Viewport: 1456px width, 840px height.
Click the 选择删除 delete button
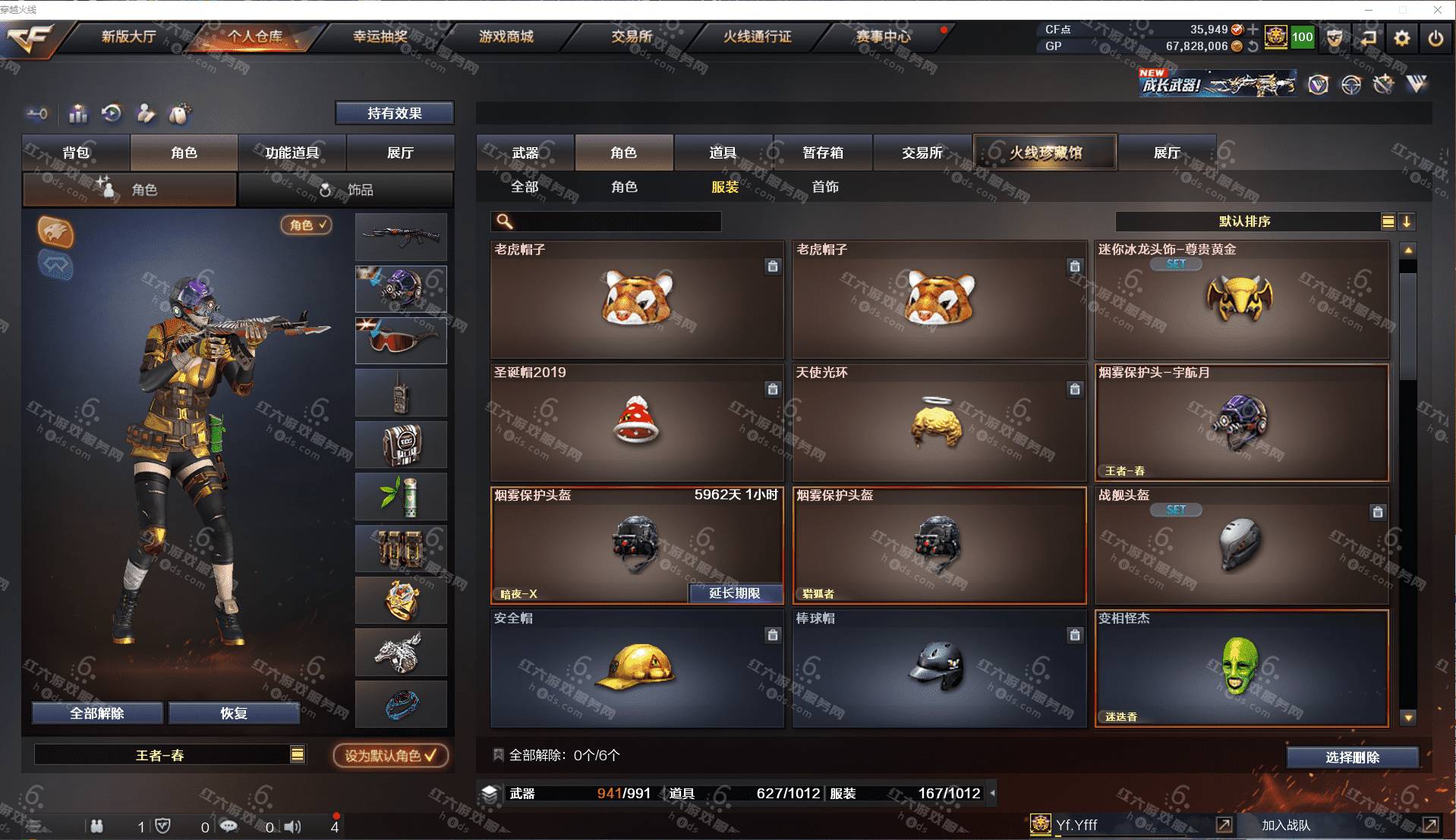[x=1352, y=757]
